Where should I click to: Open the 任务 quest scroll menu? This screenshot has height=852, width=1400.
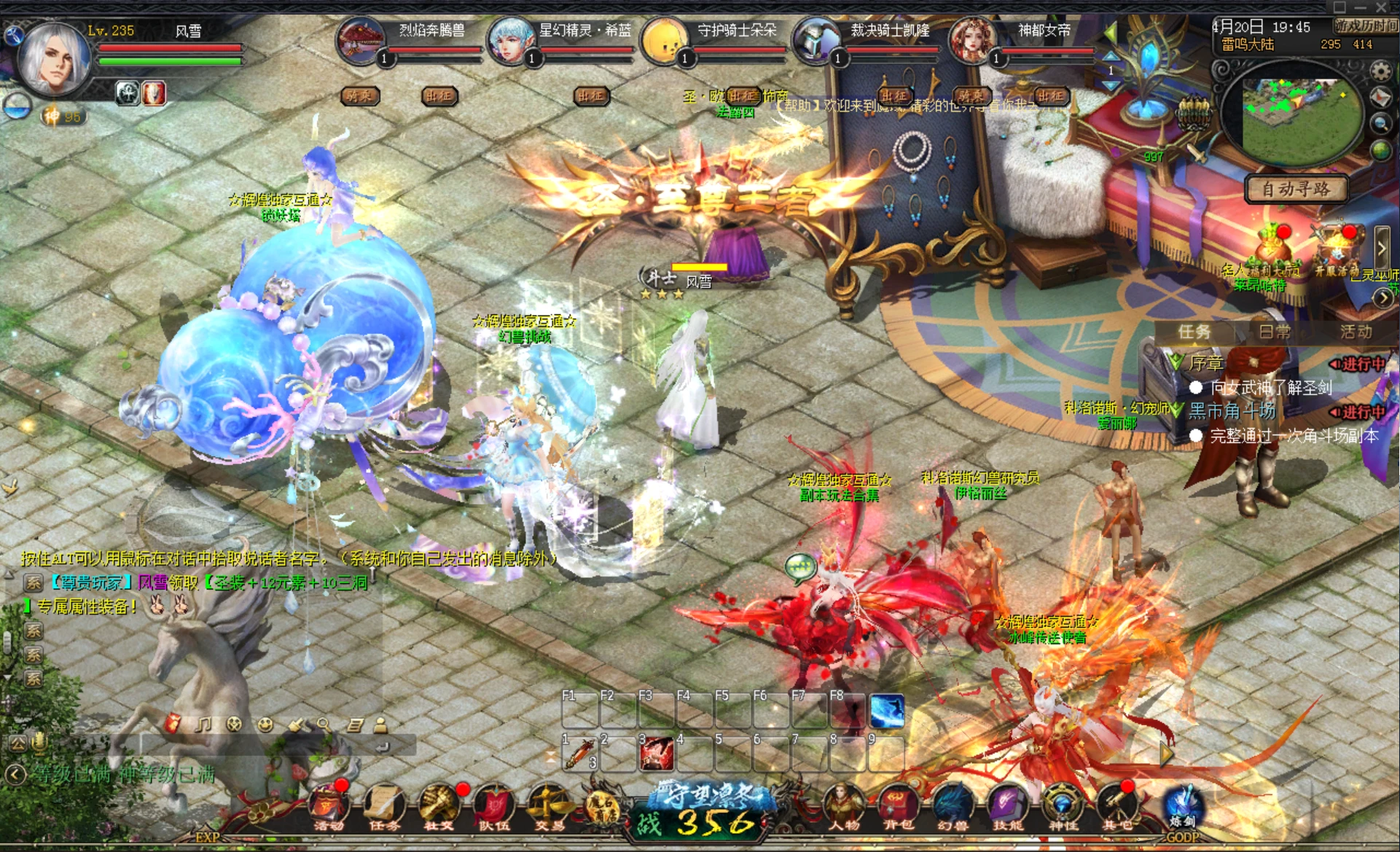[x=383, y=807]
